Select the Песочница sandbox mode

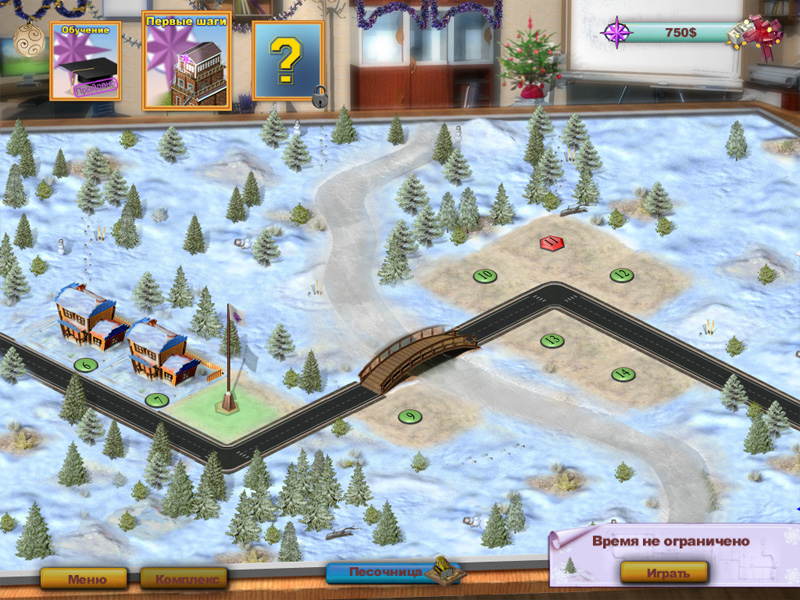387,573
